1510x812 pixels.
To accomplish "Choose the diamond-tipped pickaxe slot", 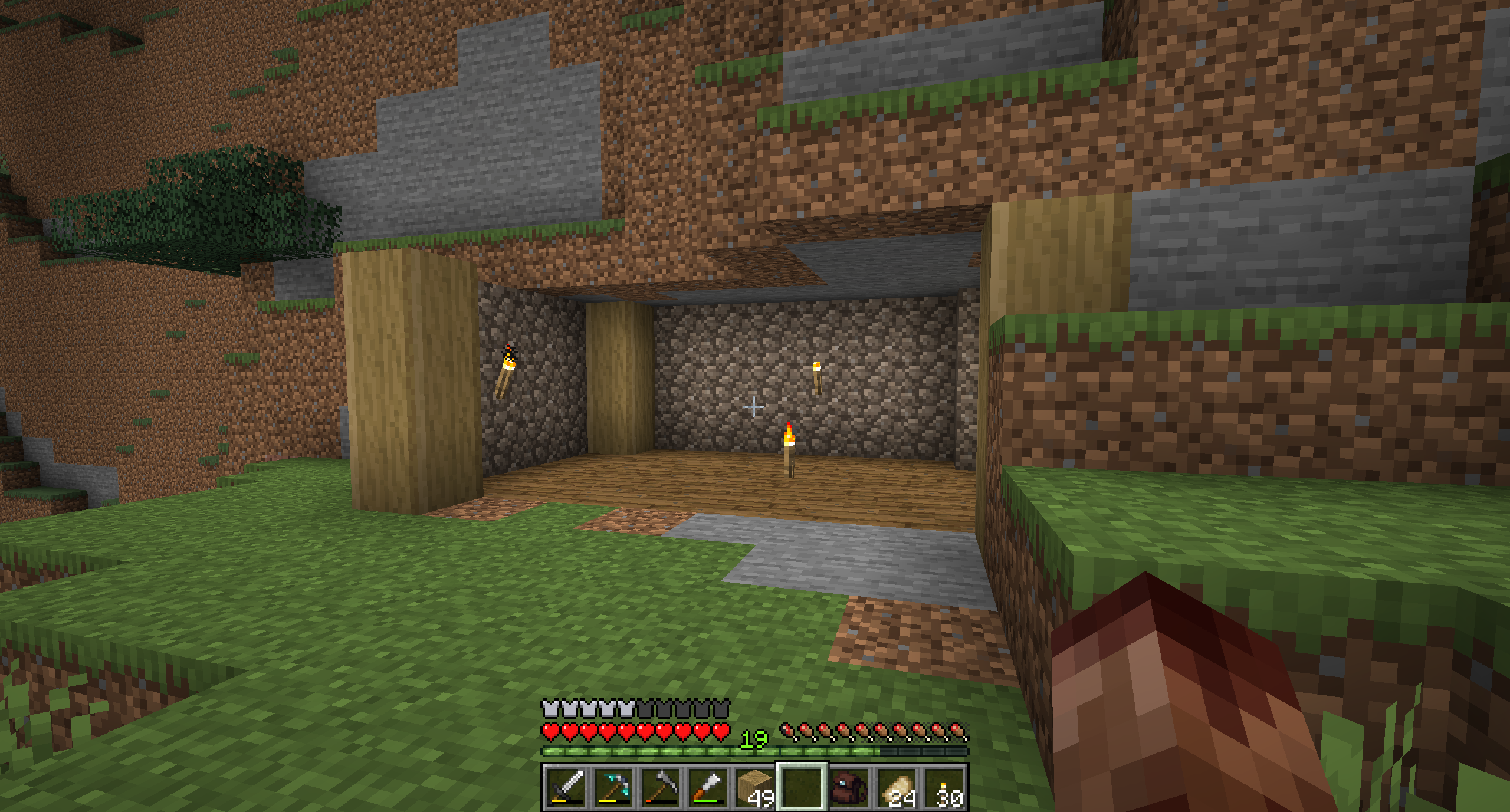I will [613, 788].
